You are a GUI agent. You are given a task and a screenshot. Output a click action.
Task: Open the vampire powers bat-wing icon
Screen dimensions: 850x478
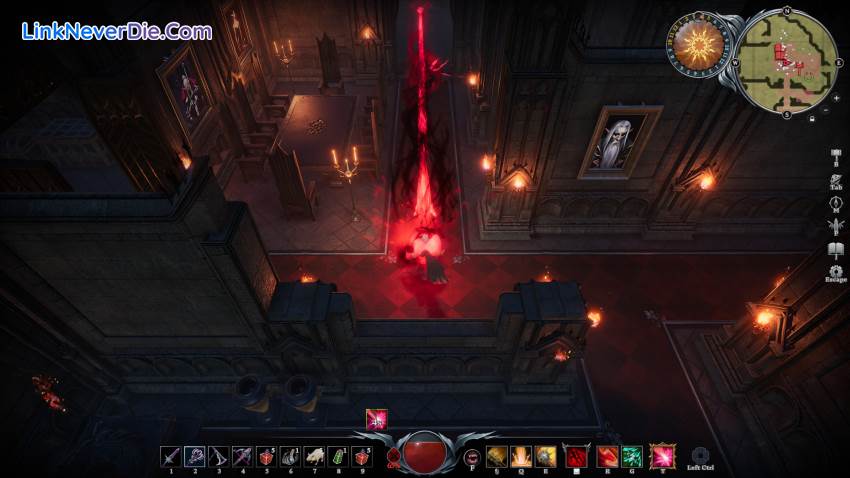tap(835, 227)
